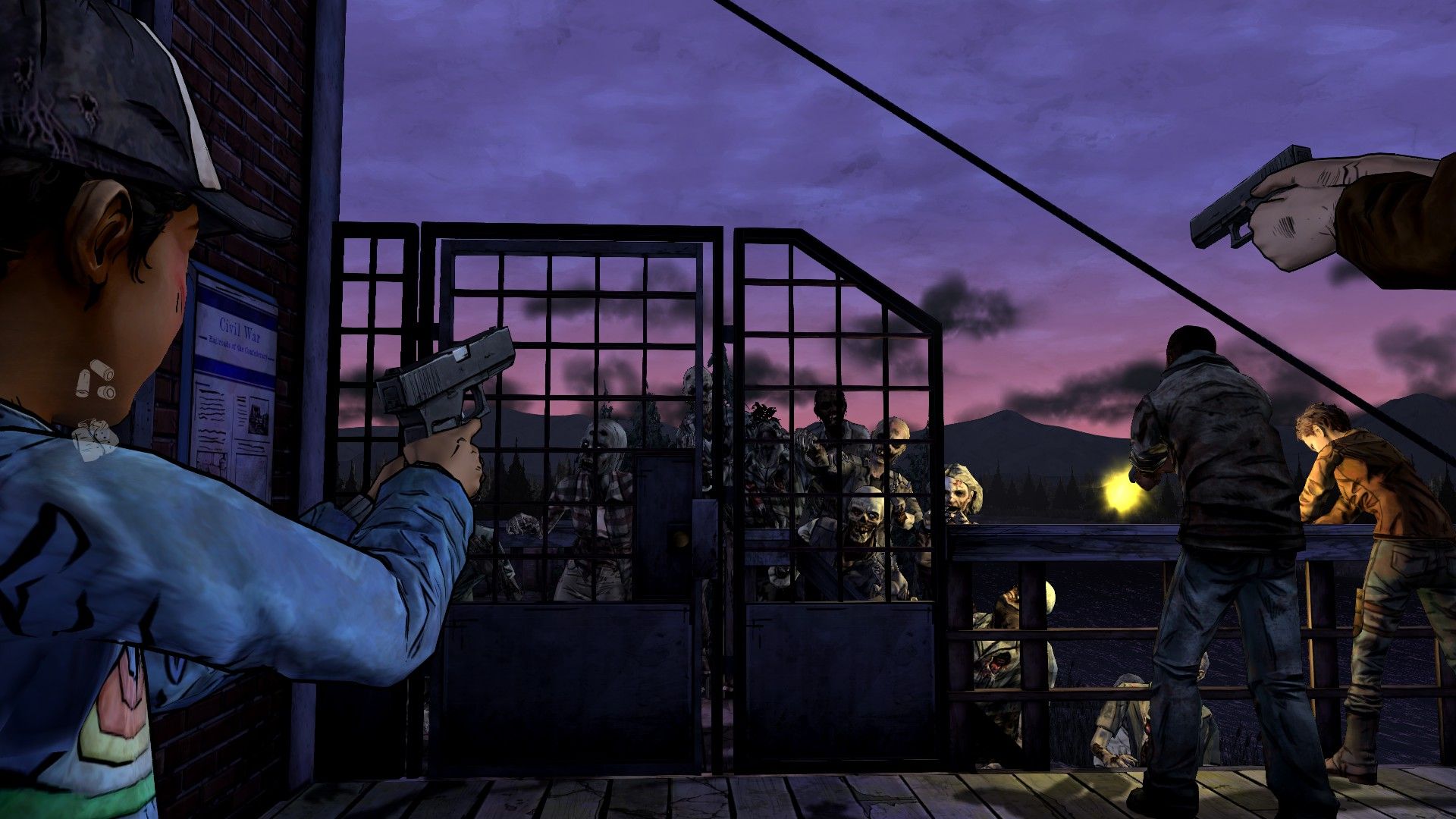
Task: Select the bullet casings inventory item
Action: click(x=95, y=380)
